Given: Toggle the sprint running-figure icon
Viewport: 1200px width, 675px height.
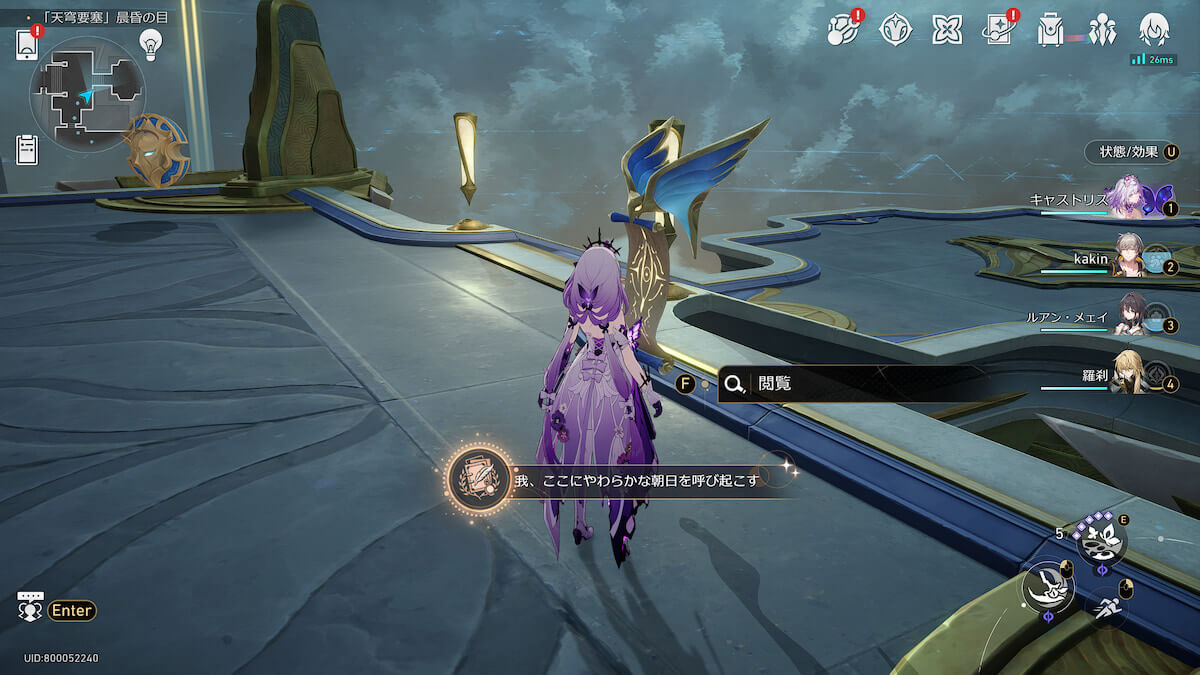Looking at the screenshot, I should pyautogui.click(x=1105, y=605).
